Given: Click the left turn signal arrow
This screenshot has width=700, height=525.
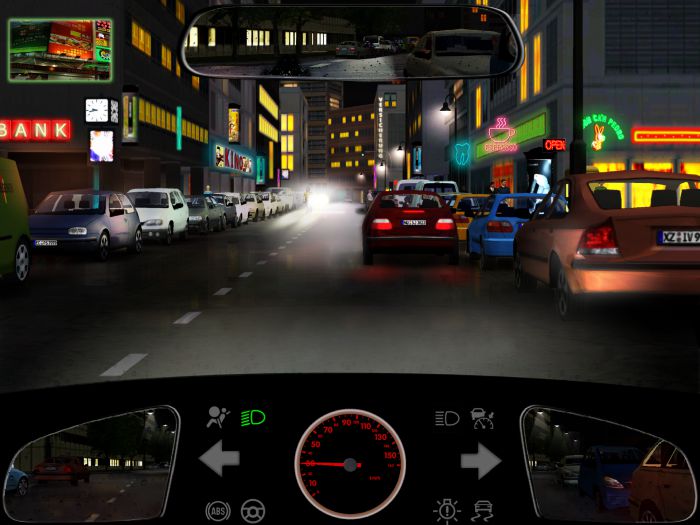Looking at the screenshot, I should (x=219, y=460).
